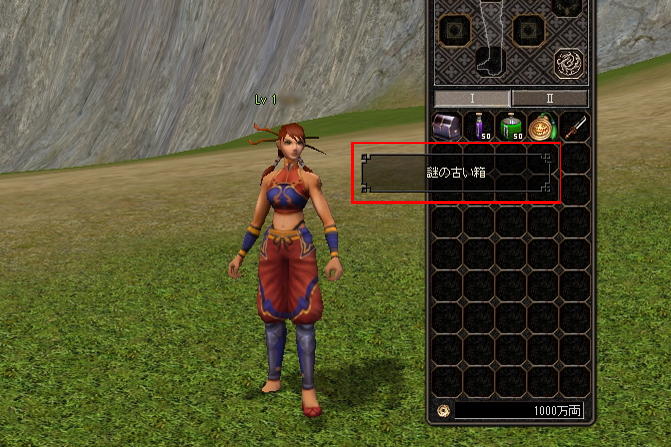Select the mysterious old chest item
The width and height of the screenshot is (671, 447).
tap(446, 127)
